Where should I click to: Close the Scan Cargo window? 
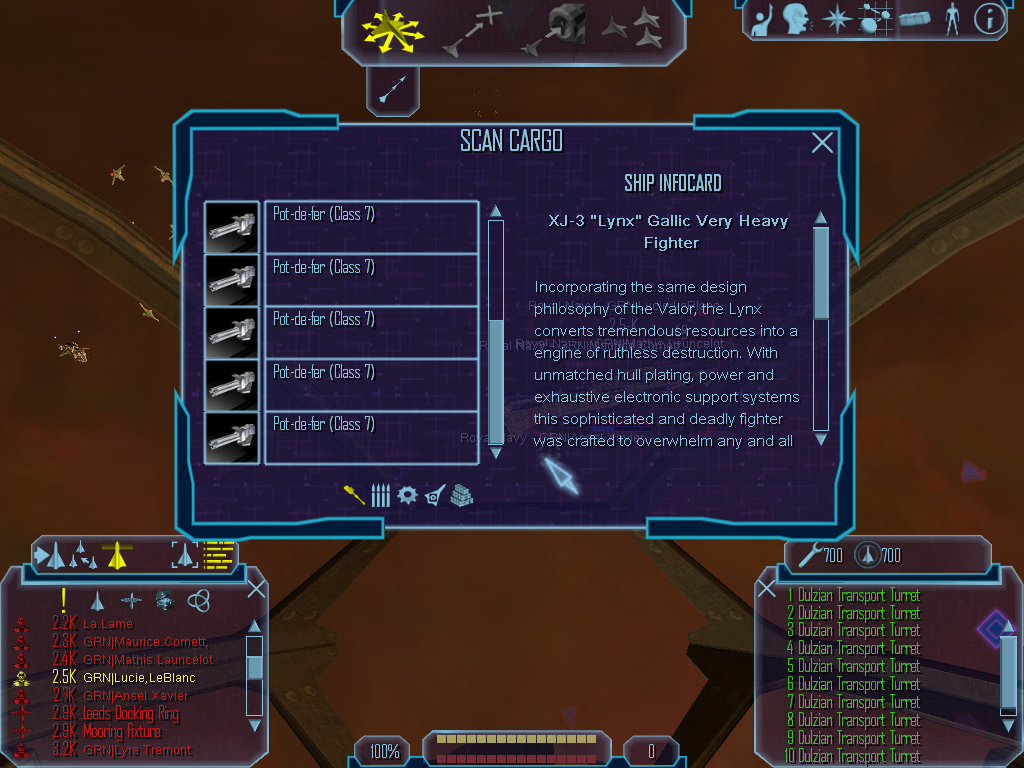tap(822, 143)
